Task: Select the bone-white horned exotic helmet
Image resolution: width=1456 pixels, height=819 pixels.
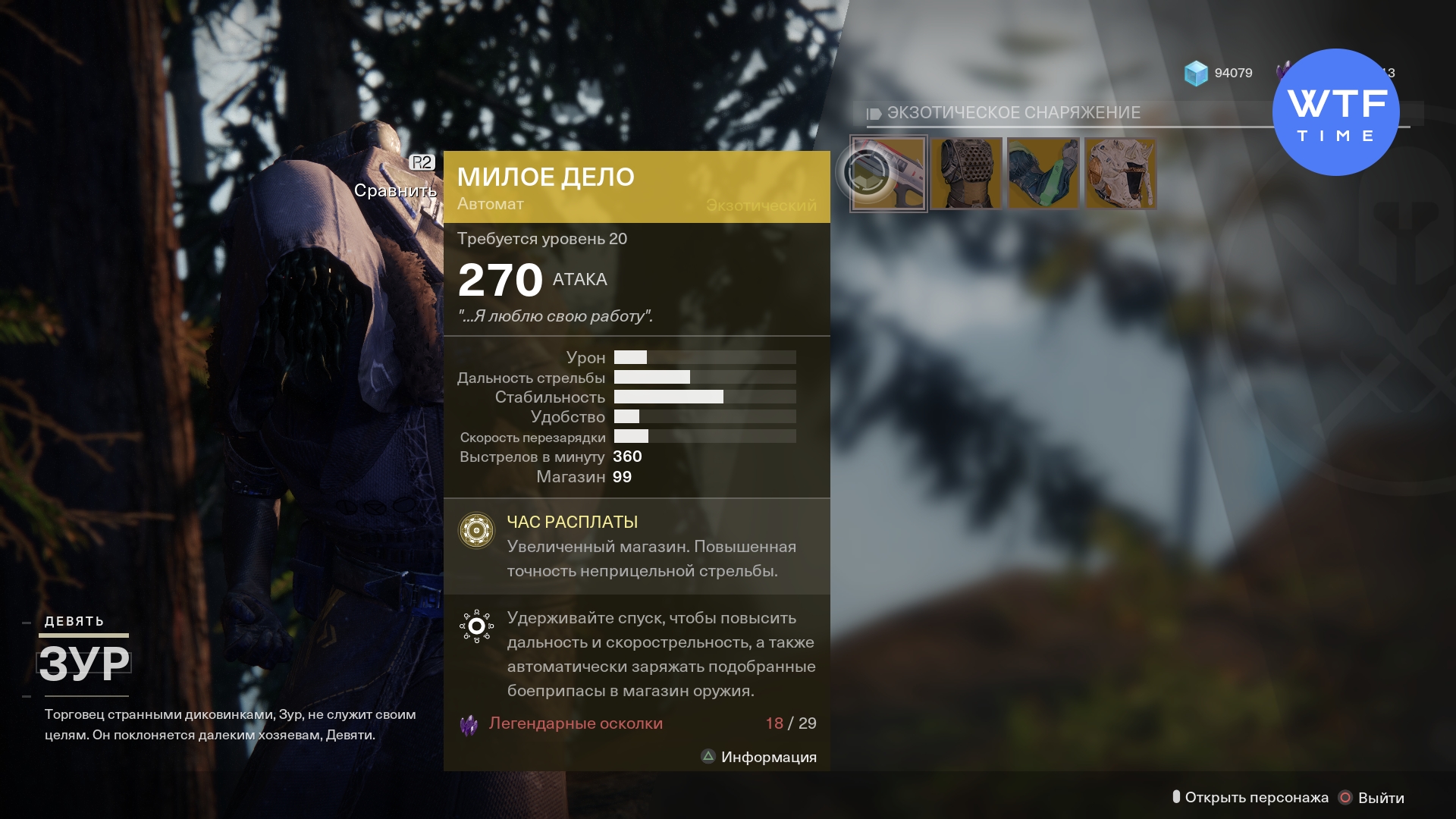Action: click(x=1121, y=174)
